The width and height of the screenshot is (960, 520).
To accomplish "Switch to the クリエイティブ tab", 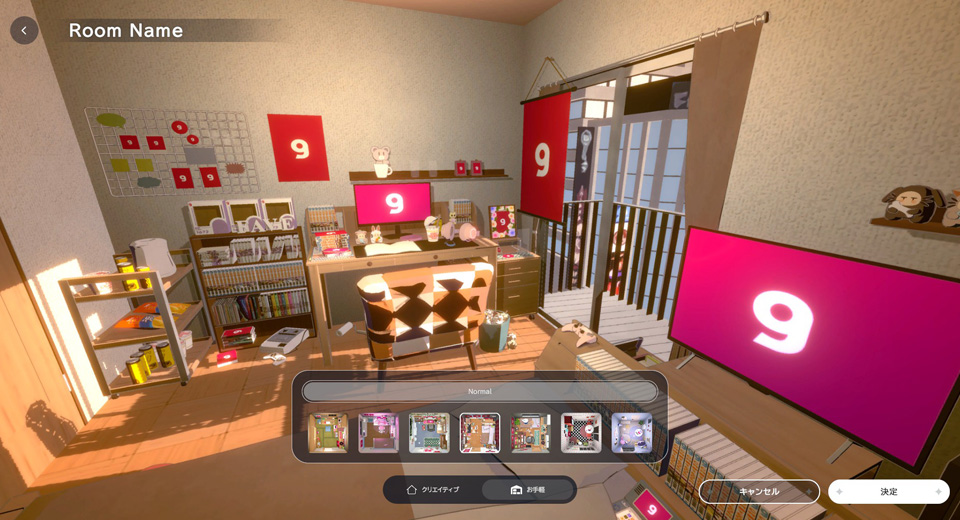I will click(433, 490).
